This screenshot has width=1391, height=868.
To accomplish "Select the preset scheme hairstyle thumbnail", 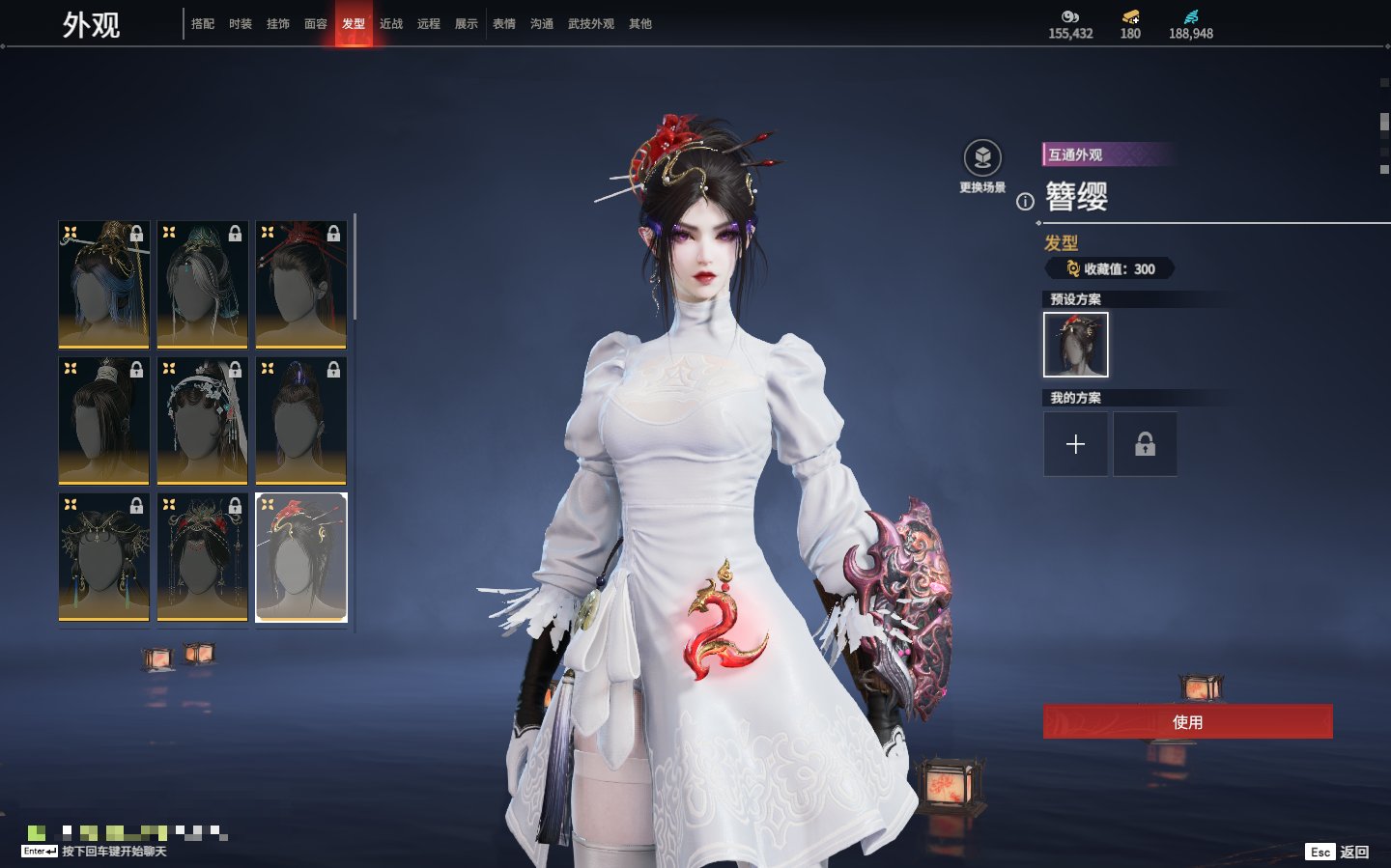I will (1075, 345).
